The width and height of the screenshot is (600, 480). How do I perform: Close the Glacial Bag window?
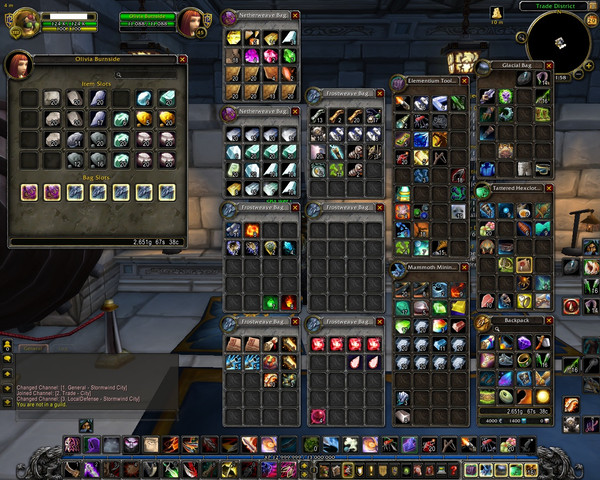(548, 65)
